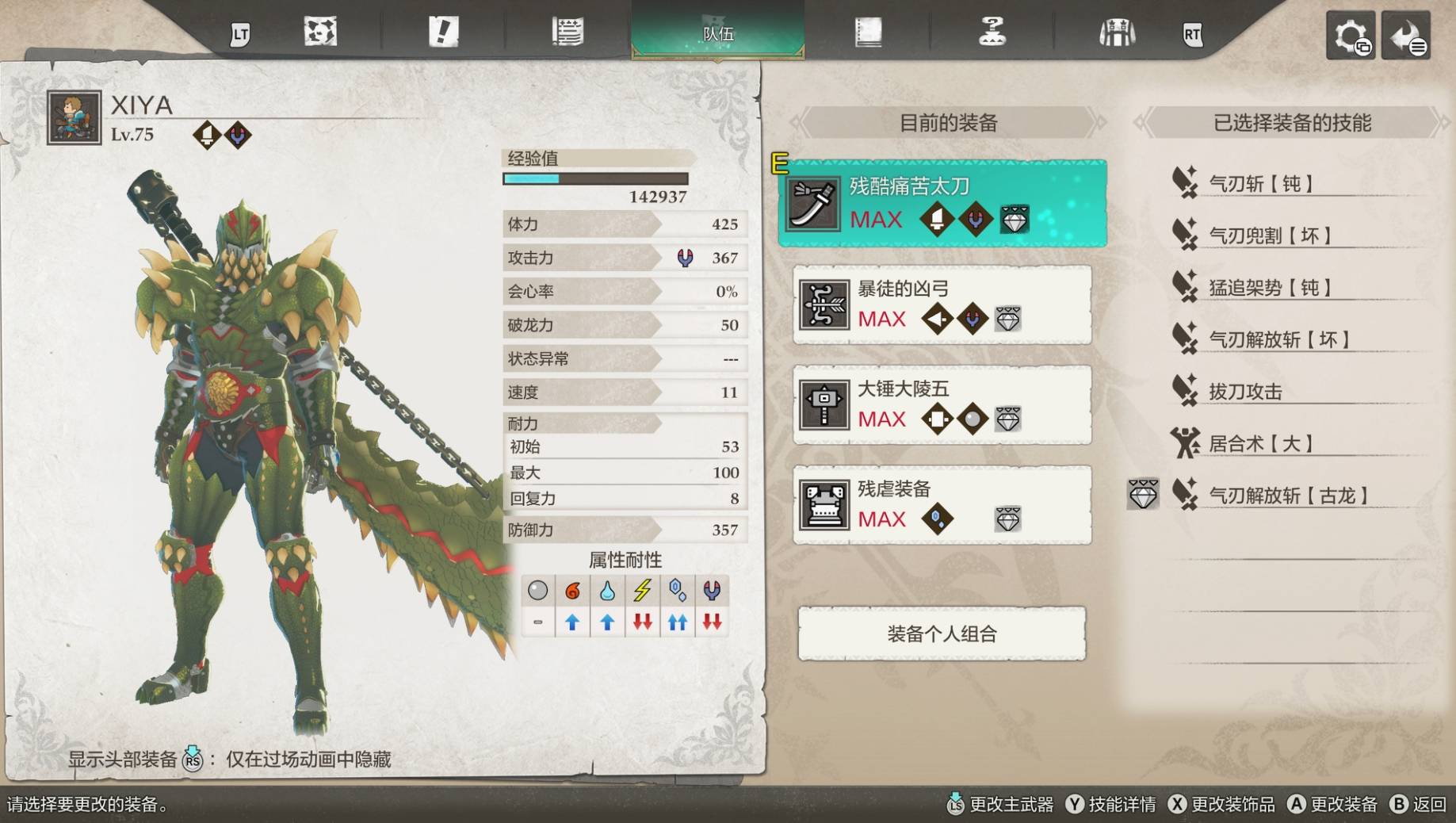Click the return arrow button

click(1406, 36)
